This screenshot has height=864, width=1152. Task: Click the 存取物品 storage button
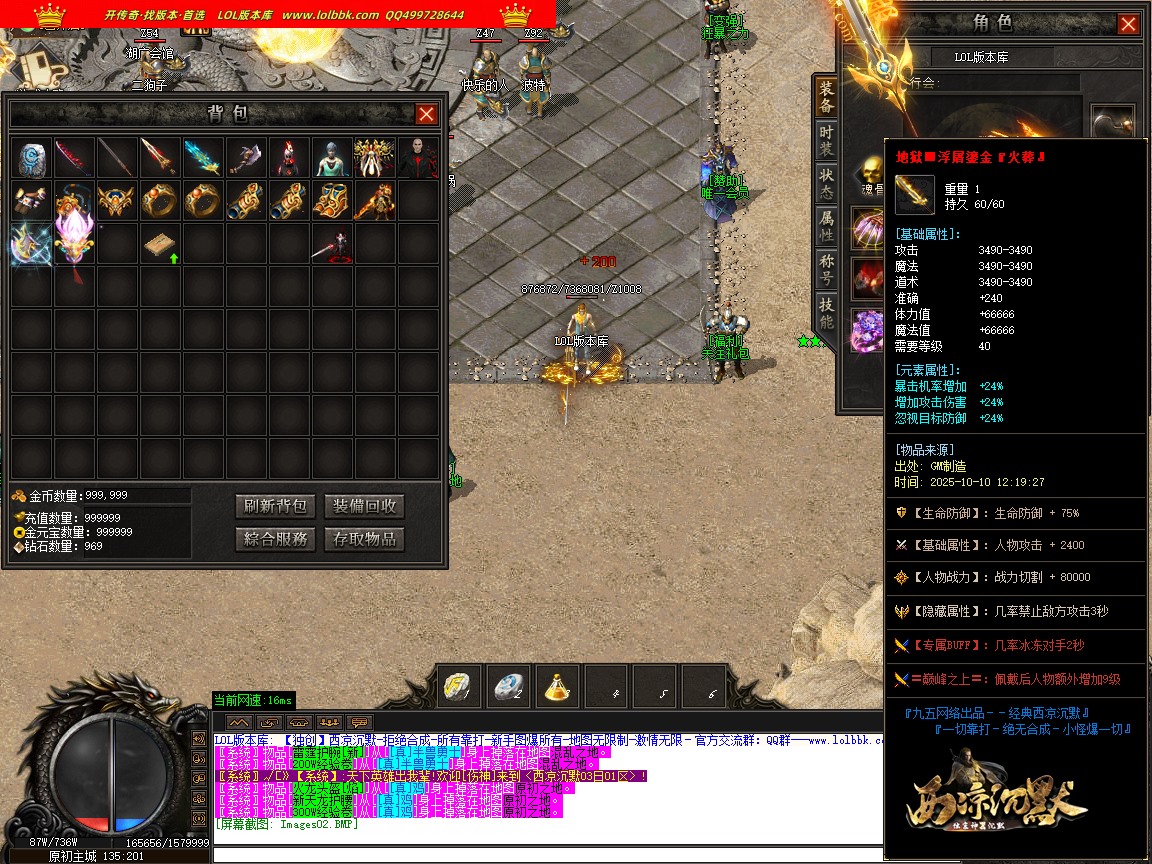[x=364, y=539]
